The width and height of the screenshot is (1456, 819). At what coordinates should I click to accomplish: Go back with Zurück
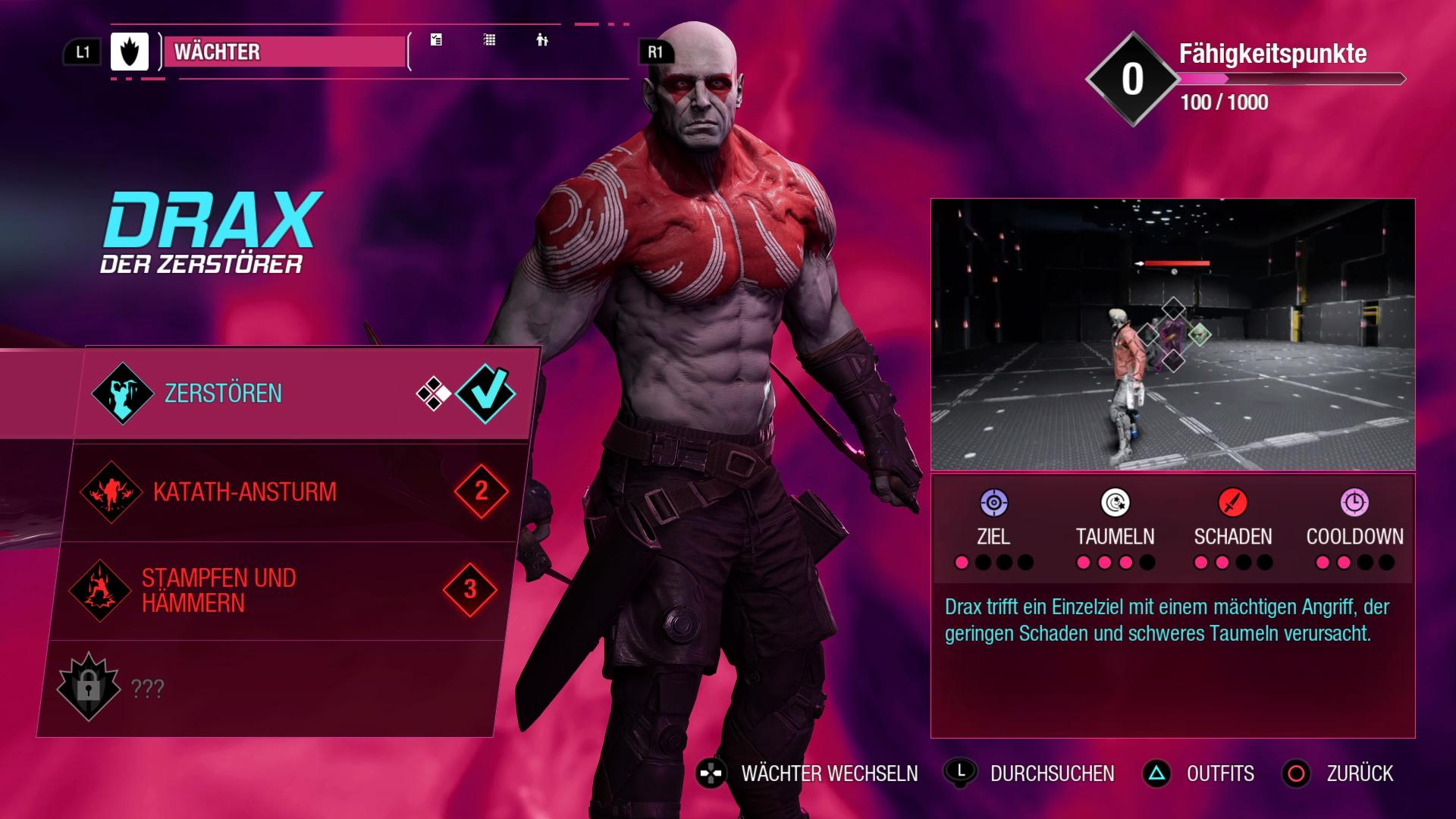pyautogui.click(x=1359, y=773)
